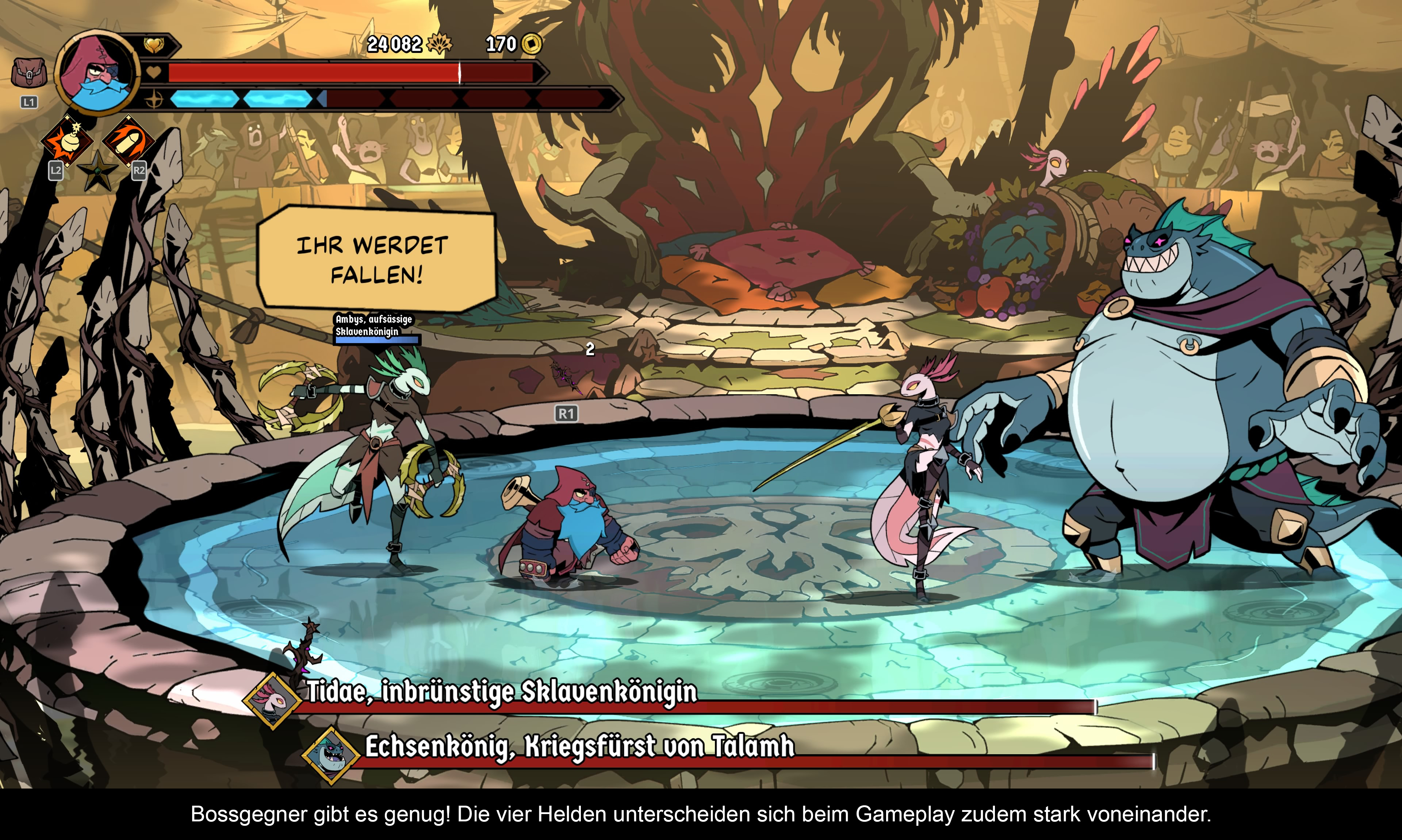Select the Echsenkönig boss portrait icon
Image resolution: width=1402 pixels, height=840 pixels.
pos(331,755)
